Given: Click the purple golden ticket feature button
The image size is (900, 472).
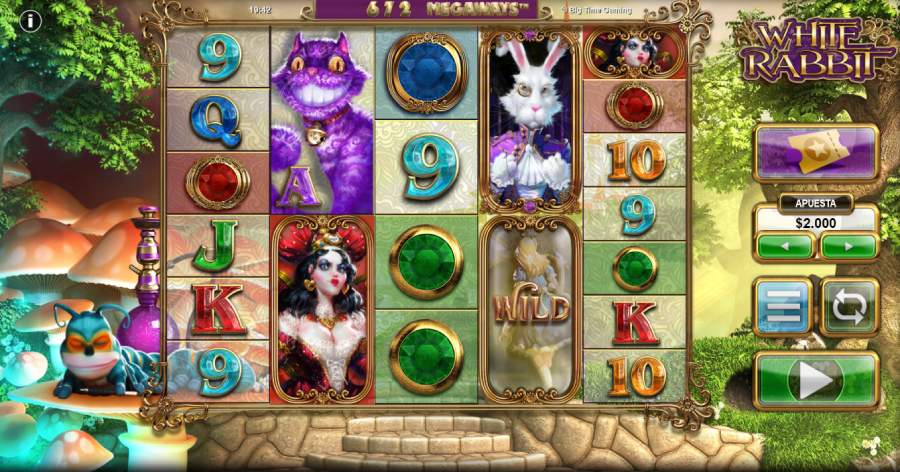Looking at the screenshot, I should [x=816, y=152].
